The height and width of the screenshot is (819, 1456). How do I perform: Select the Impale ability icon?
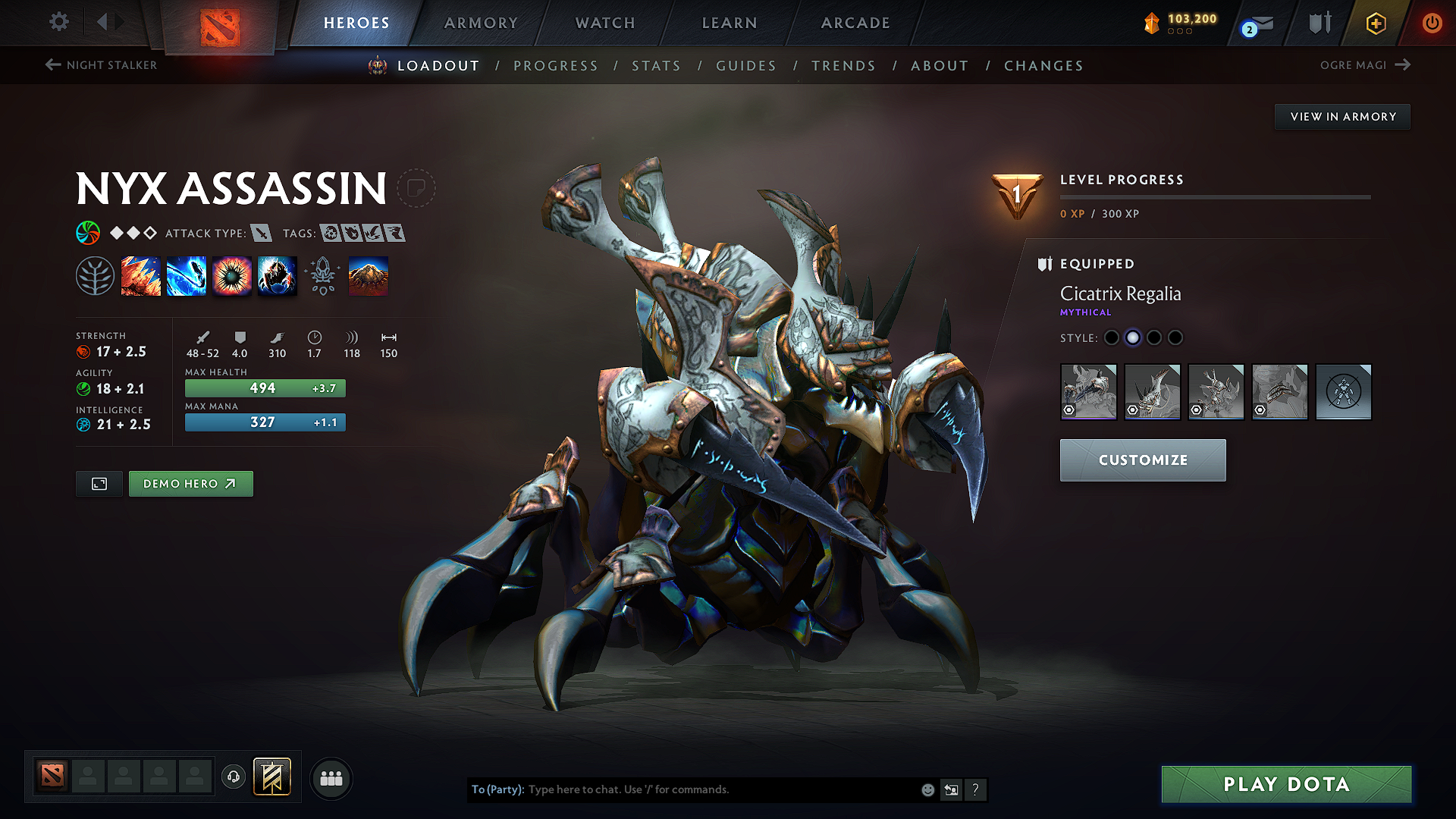pyautogui.click(x=141, y=275)
